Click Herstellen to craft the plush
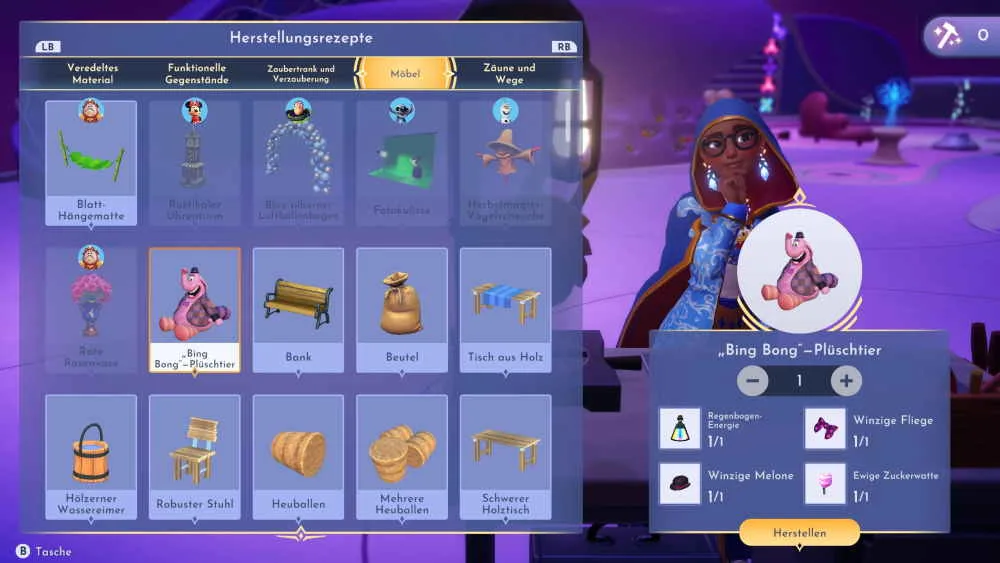The image size is (1000, 563). point(799,533)
